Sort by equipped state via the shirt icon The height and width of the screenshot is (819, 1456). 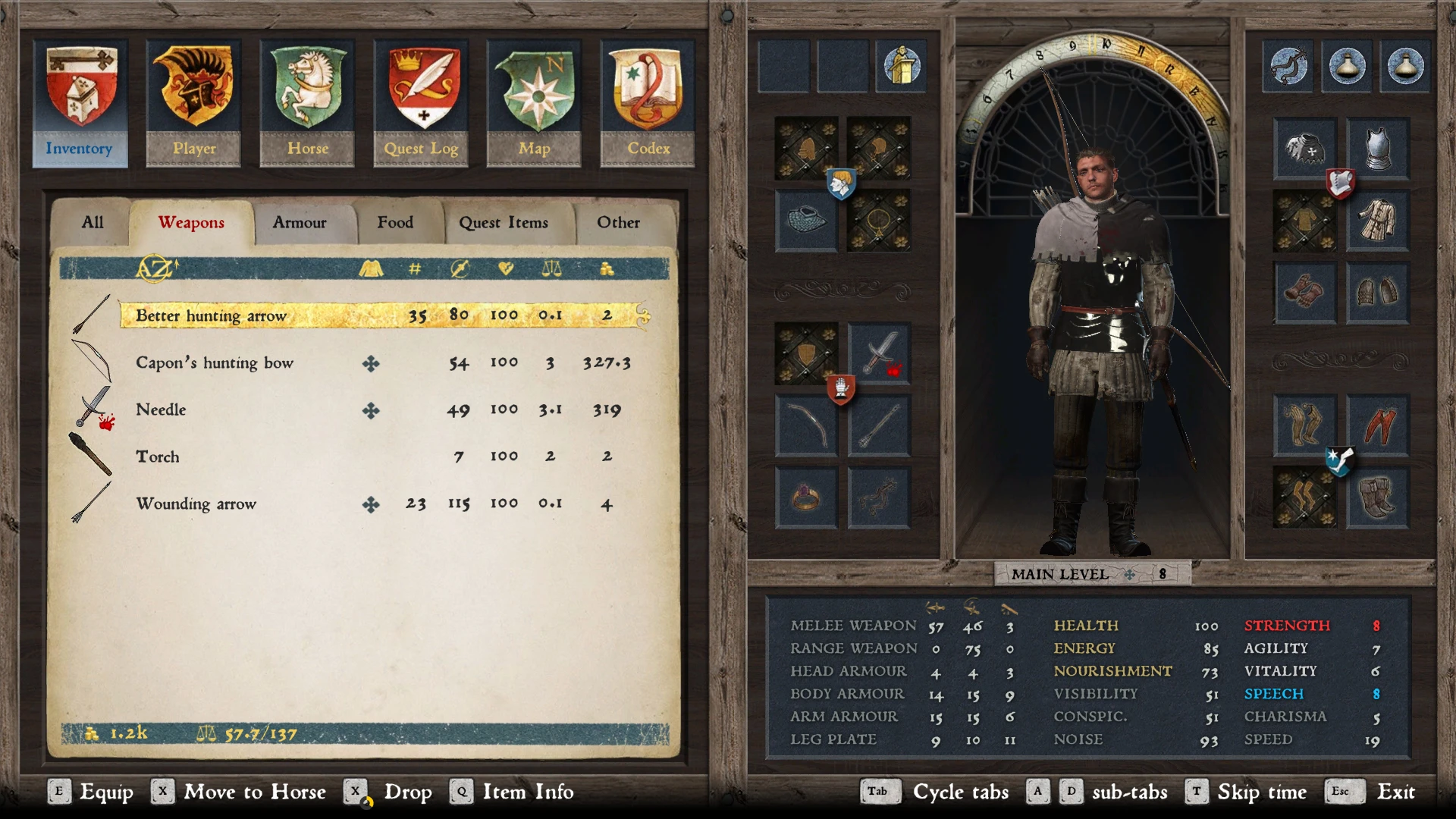click(372, 268)
